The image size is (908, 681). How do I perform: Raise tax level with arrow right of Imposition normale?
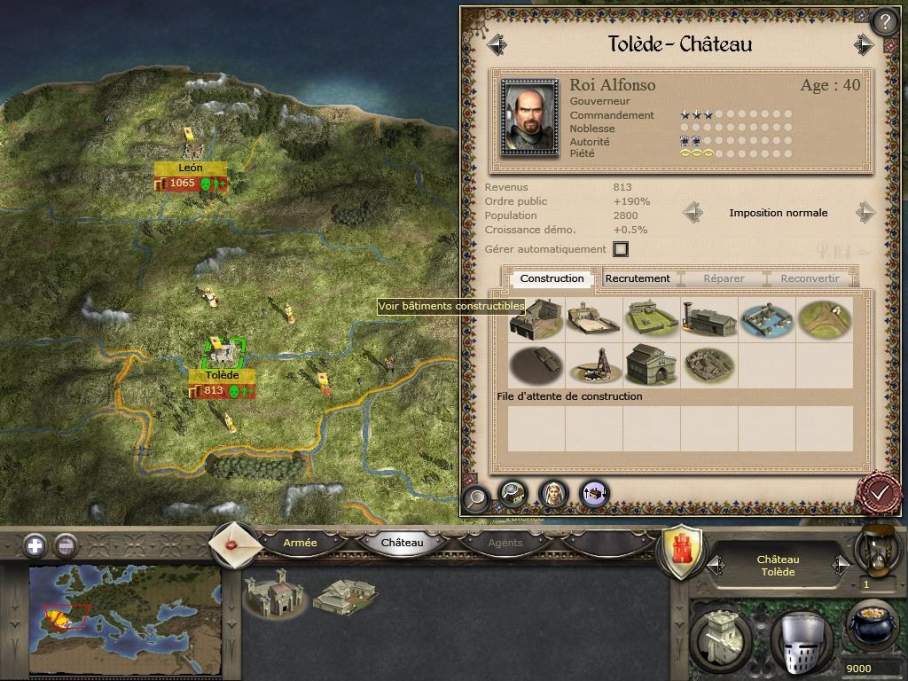(x=865, y=213)
